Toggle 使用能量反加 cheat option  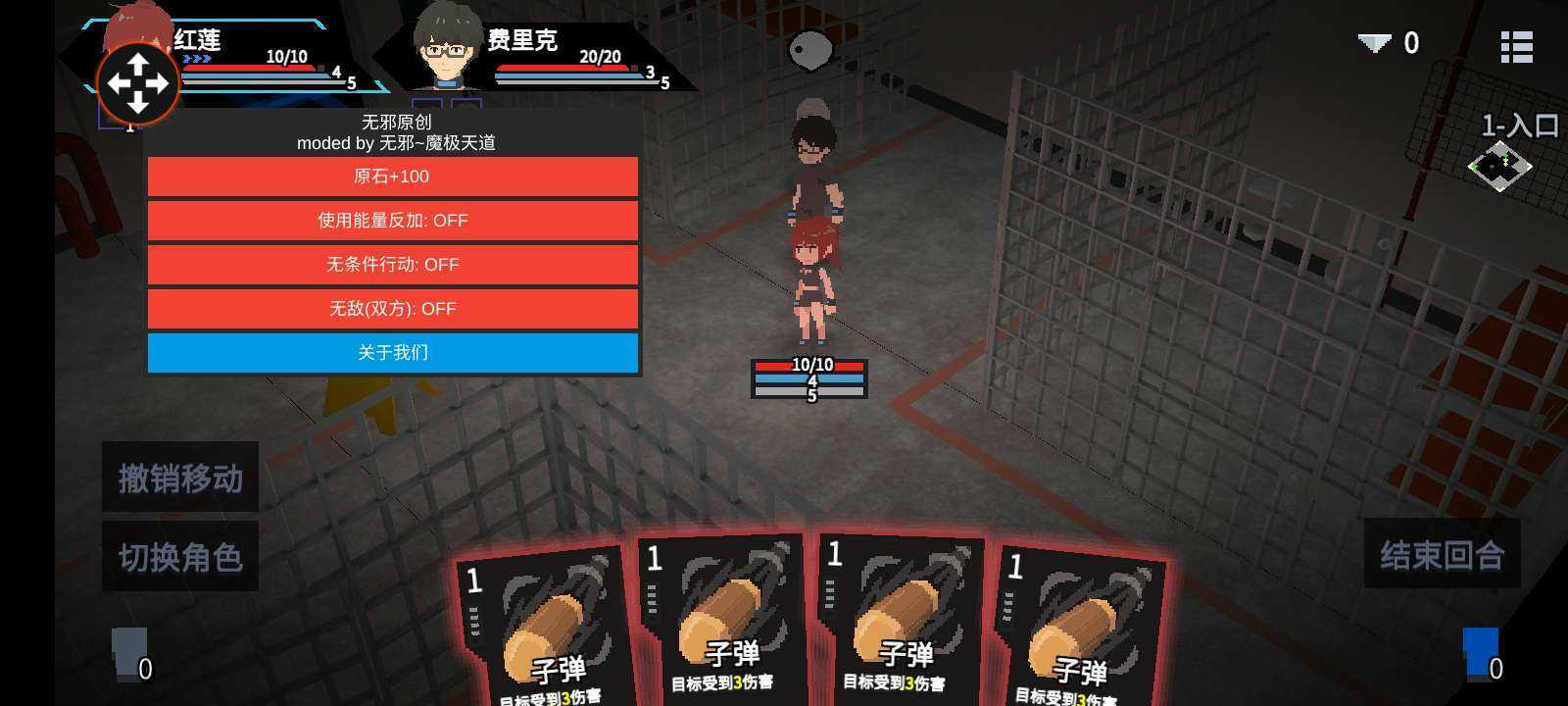coord(392,221)
